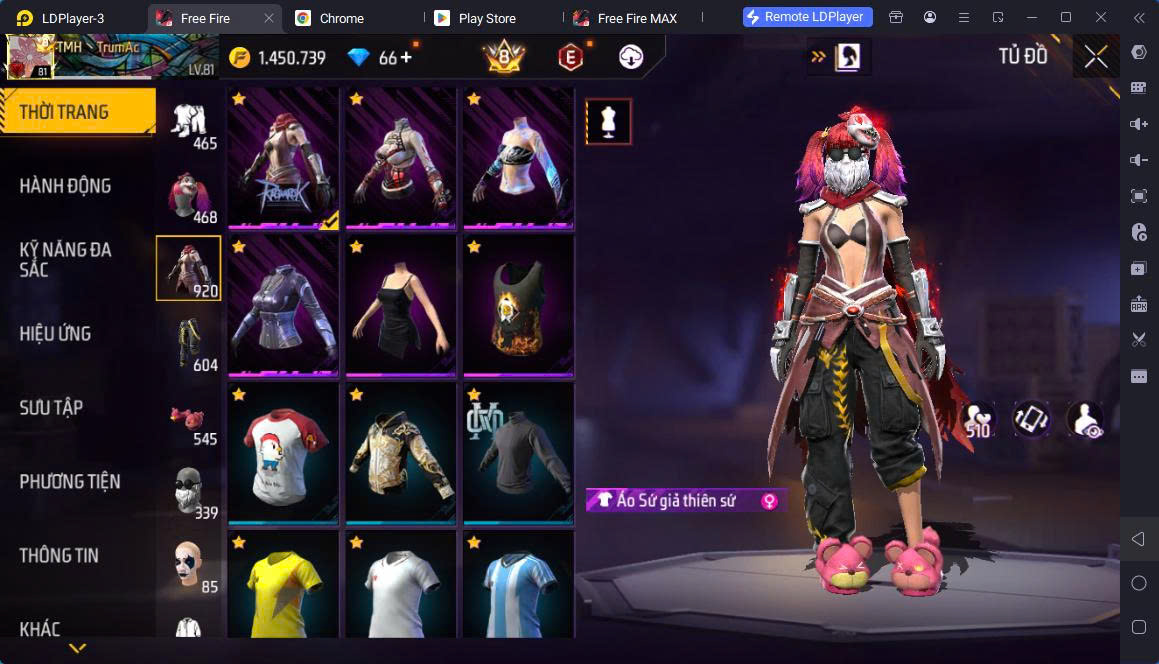The height and width of the screenshot is (664, 1159).
Task: Choose the yellow star t-shirt
Action: tap(285, 590)
